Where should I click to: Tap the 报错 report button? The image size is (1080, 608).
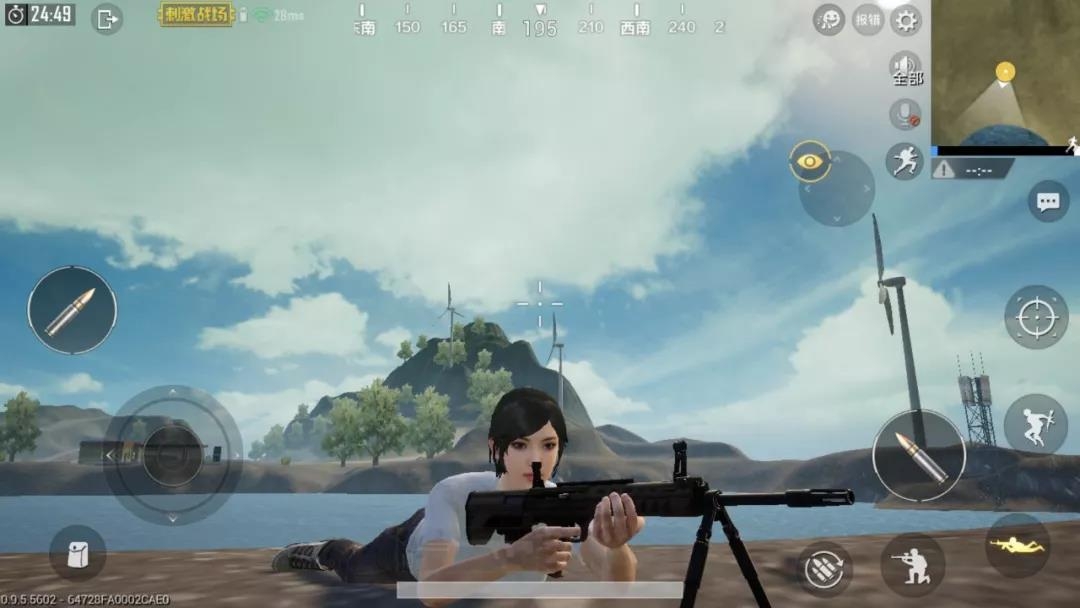pos(867,20)
